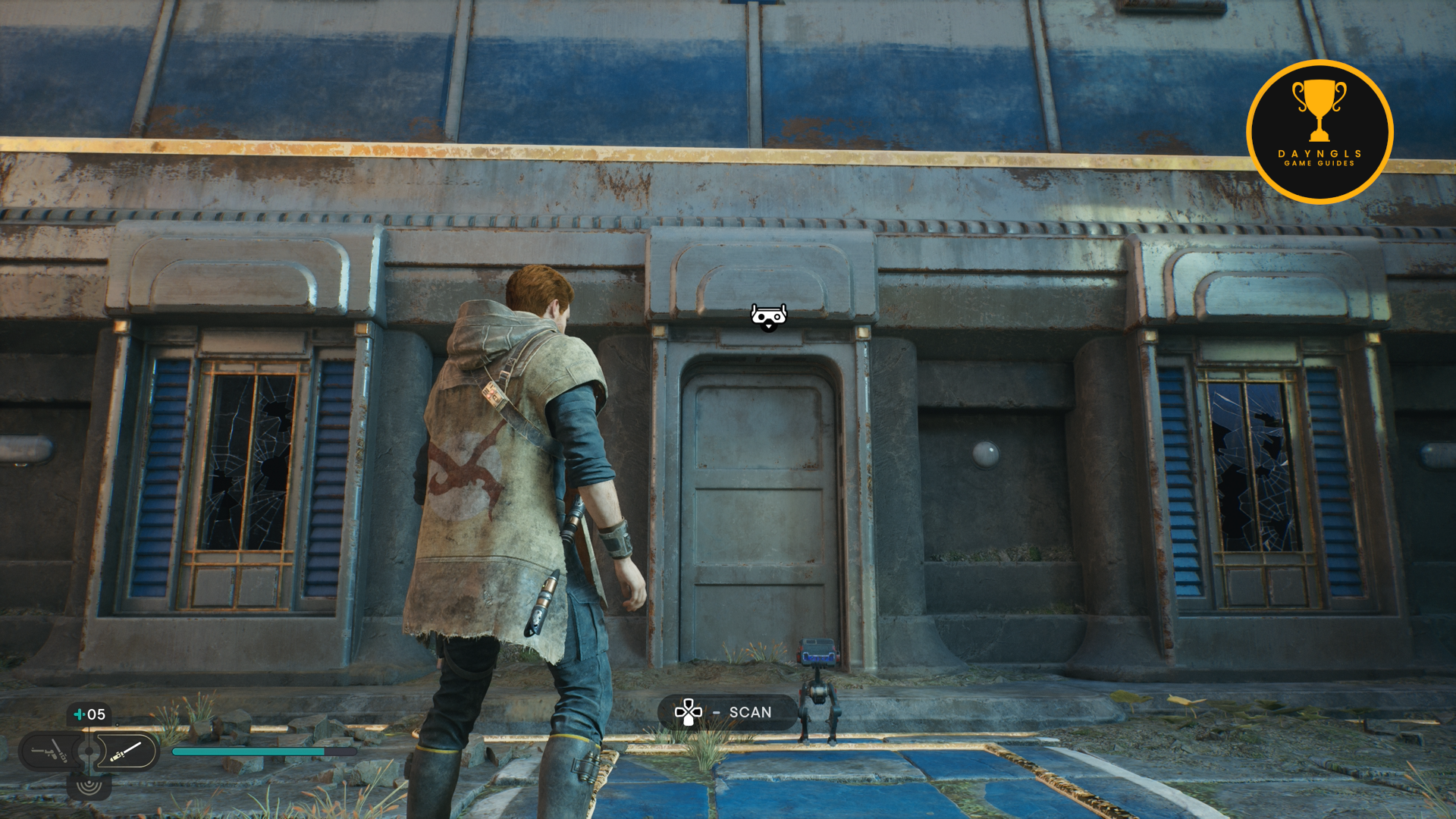Use the stim canister heal icon
This screenshot has height=819, width=1456.
79,714
